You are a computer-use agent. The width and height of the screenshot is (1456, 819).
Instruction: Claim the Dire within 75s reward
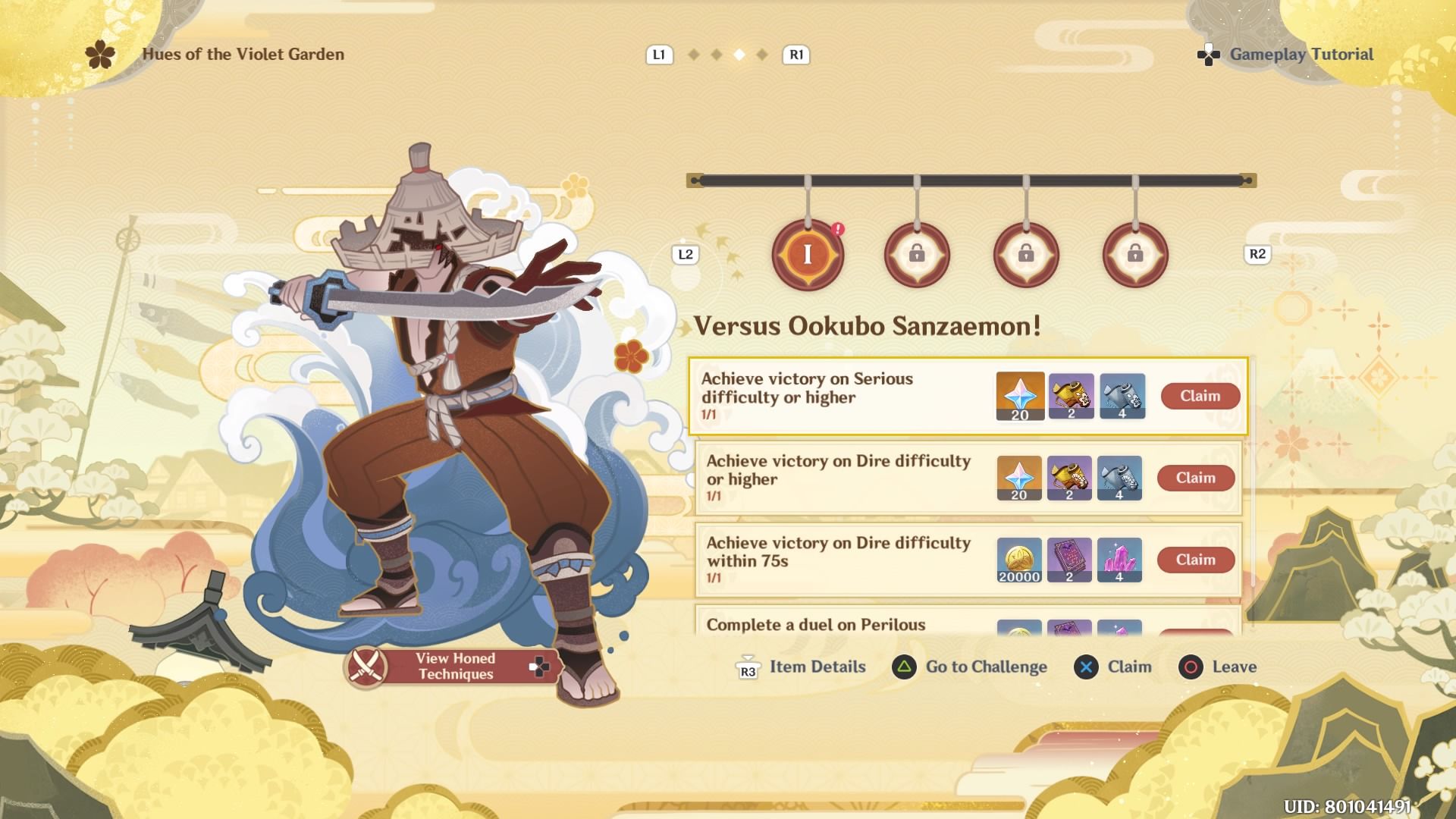pos(1195,560)
